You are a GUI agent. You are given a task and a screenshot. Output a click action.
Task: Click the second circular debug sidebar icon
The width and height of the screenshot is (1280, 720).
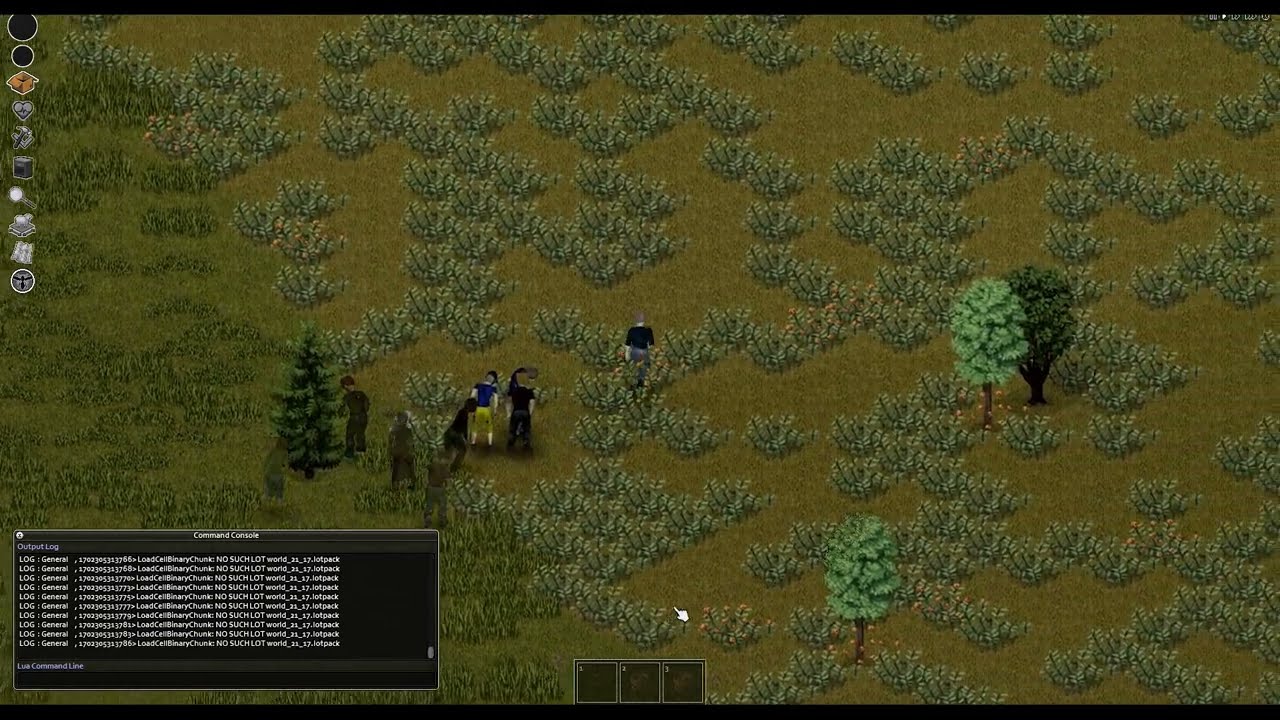(22, 56)
